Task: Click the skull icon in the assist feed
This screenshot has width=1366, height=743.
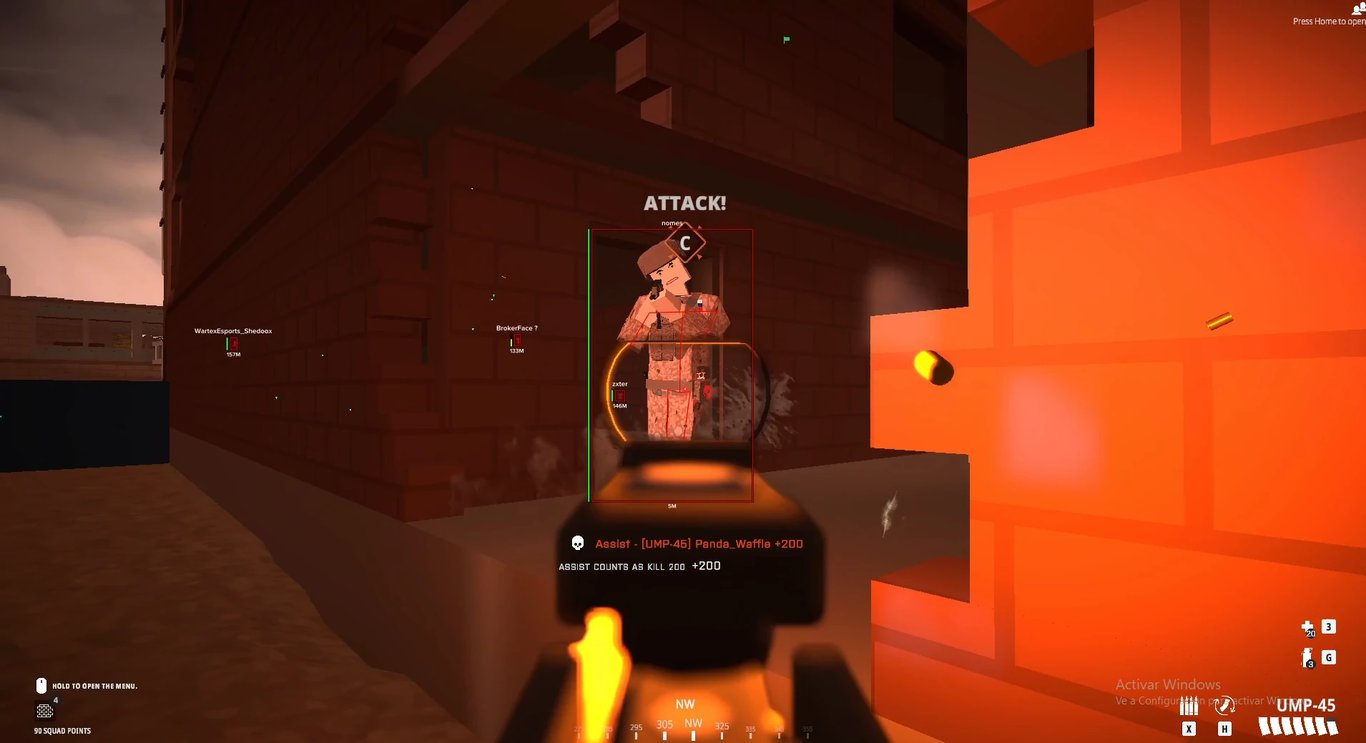Action: [x=576, y=543]
